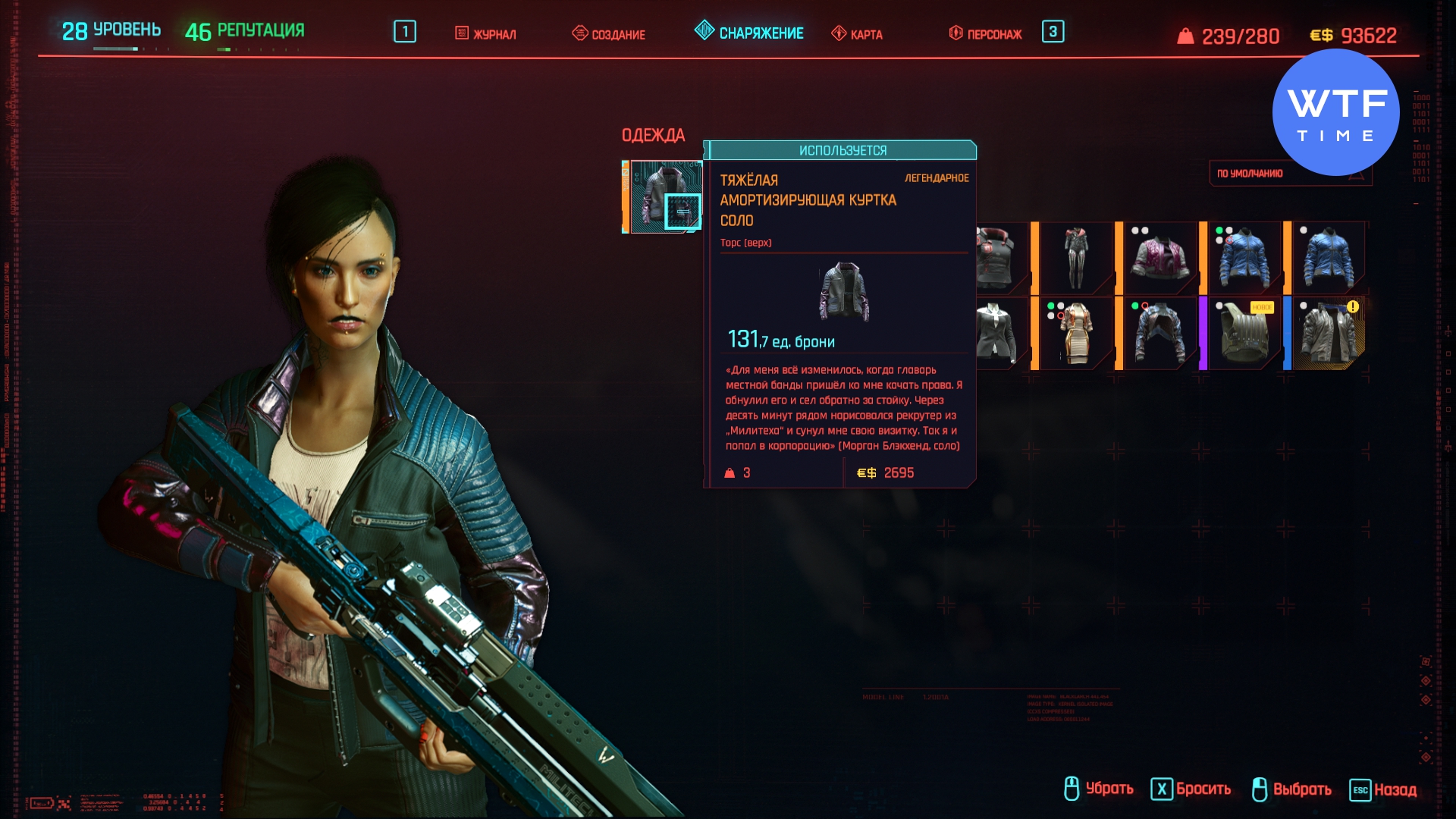Select the Снаряжение inventory tab
The image size is (1456, 819).
749,33
